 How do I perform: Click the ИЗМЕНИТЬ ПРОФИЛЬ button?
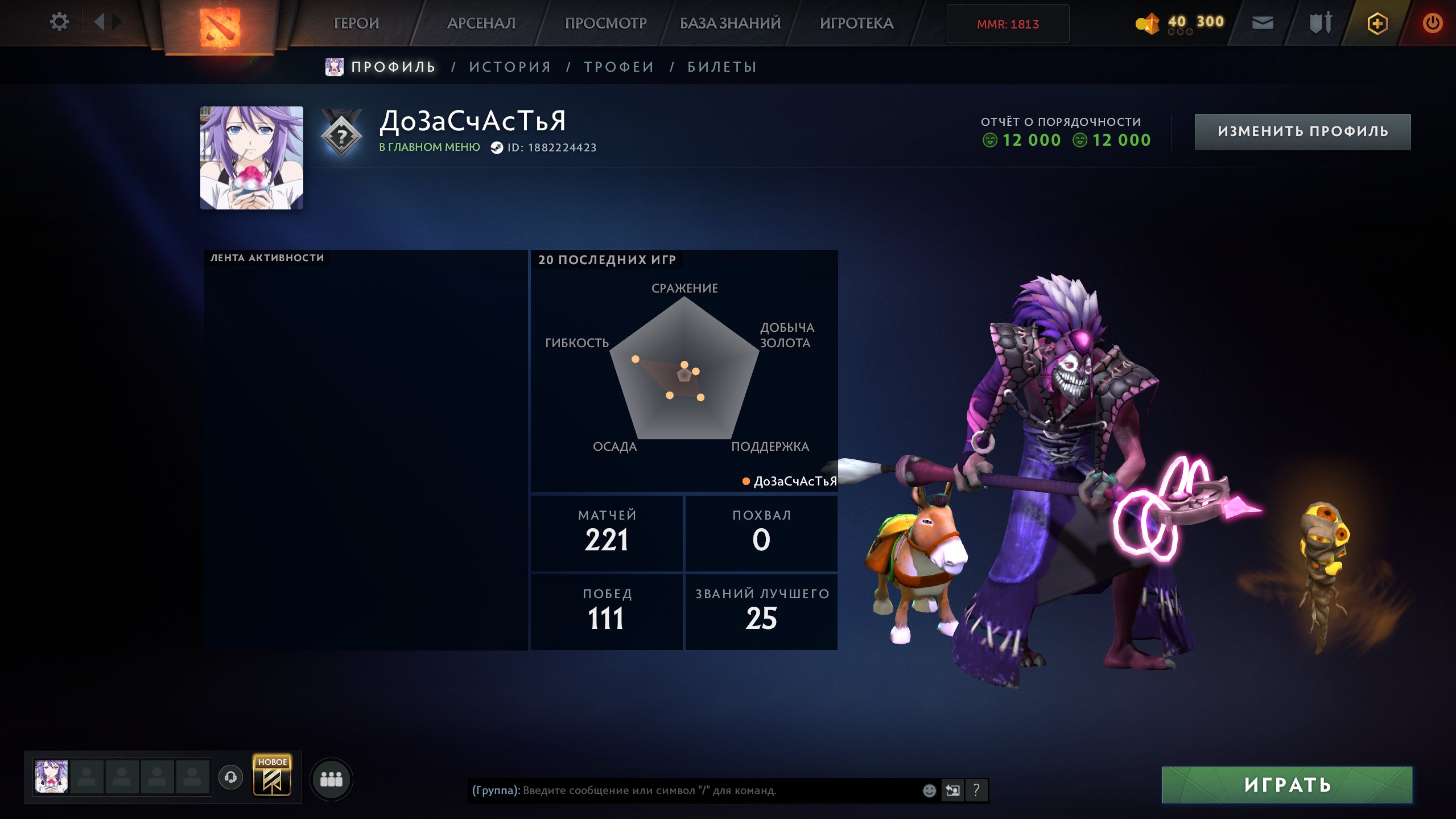tap(1302, 131)
